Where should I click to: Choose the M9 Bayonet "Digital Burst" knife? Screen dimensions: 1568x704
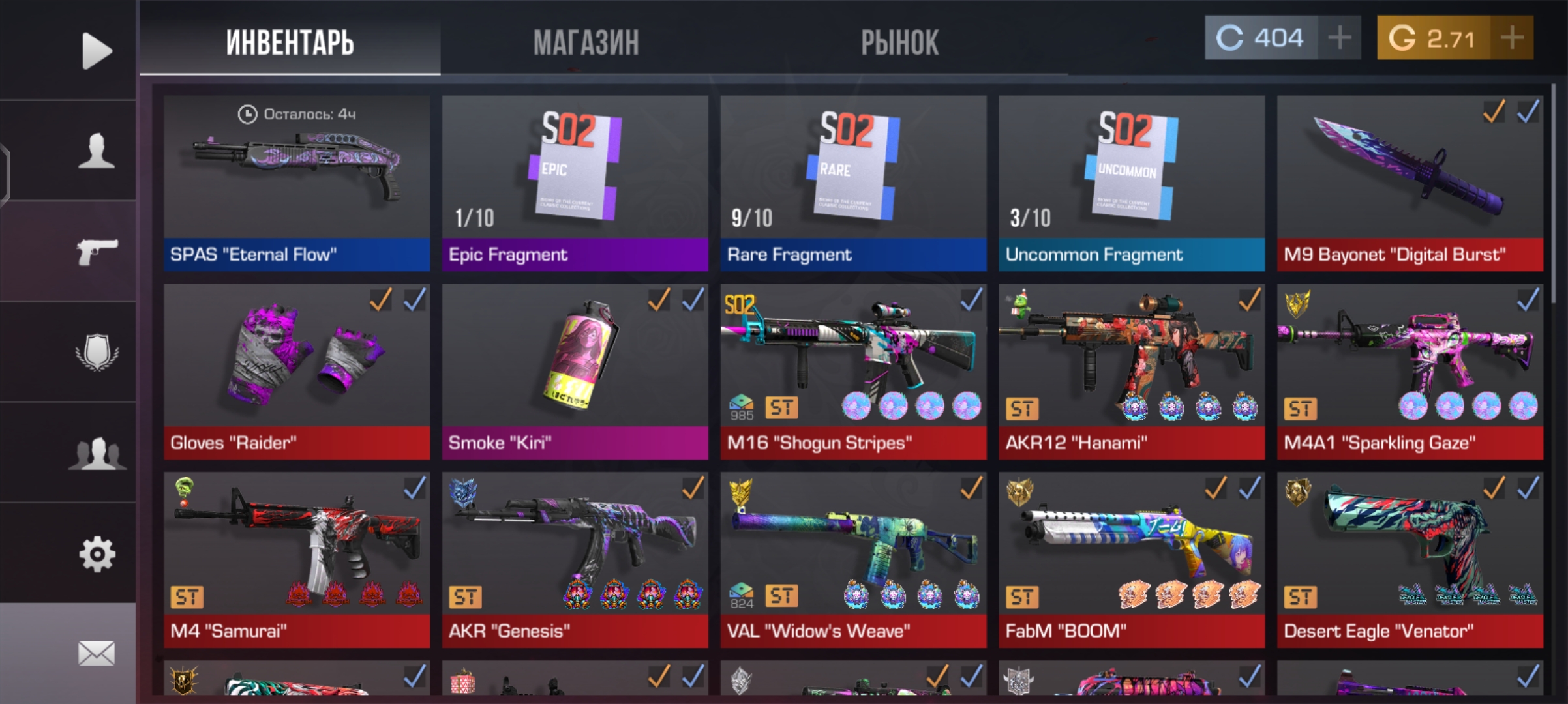(x=1410, y=183)
